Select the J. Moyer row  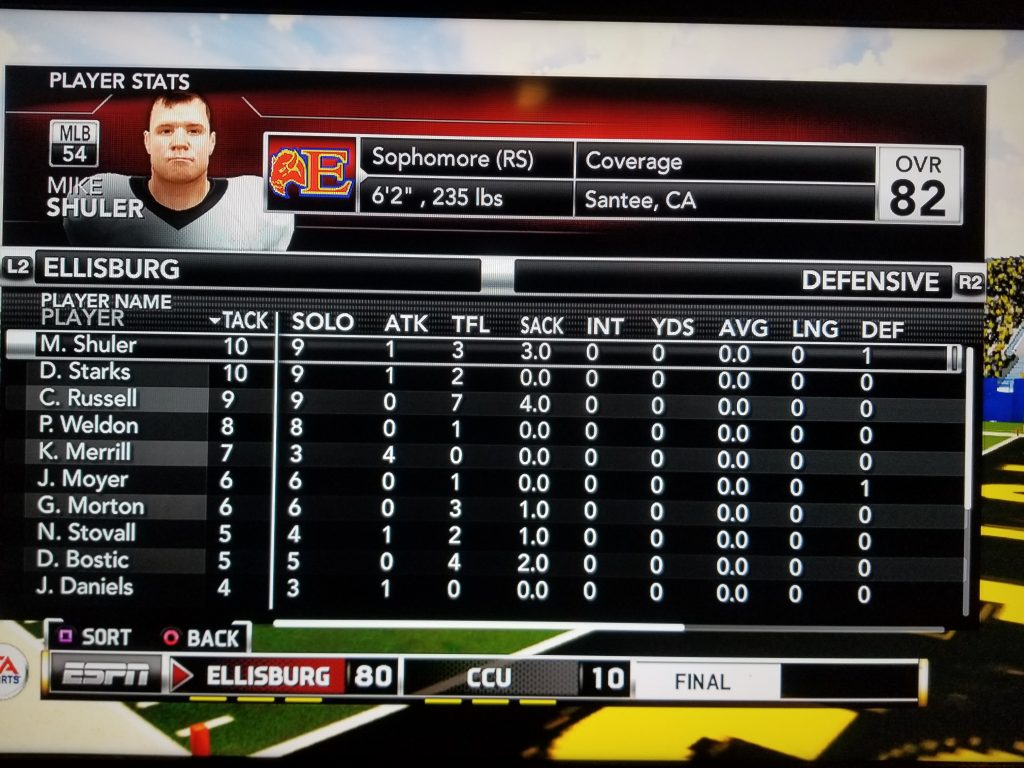pos(82,479)
